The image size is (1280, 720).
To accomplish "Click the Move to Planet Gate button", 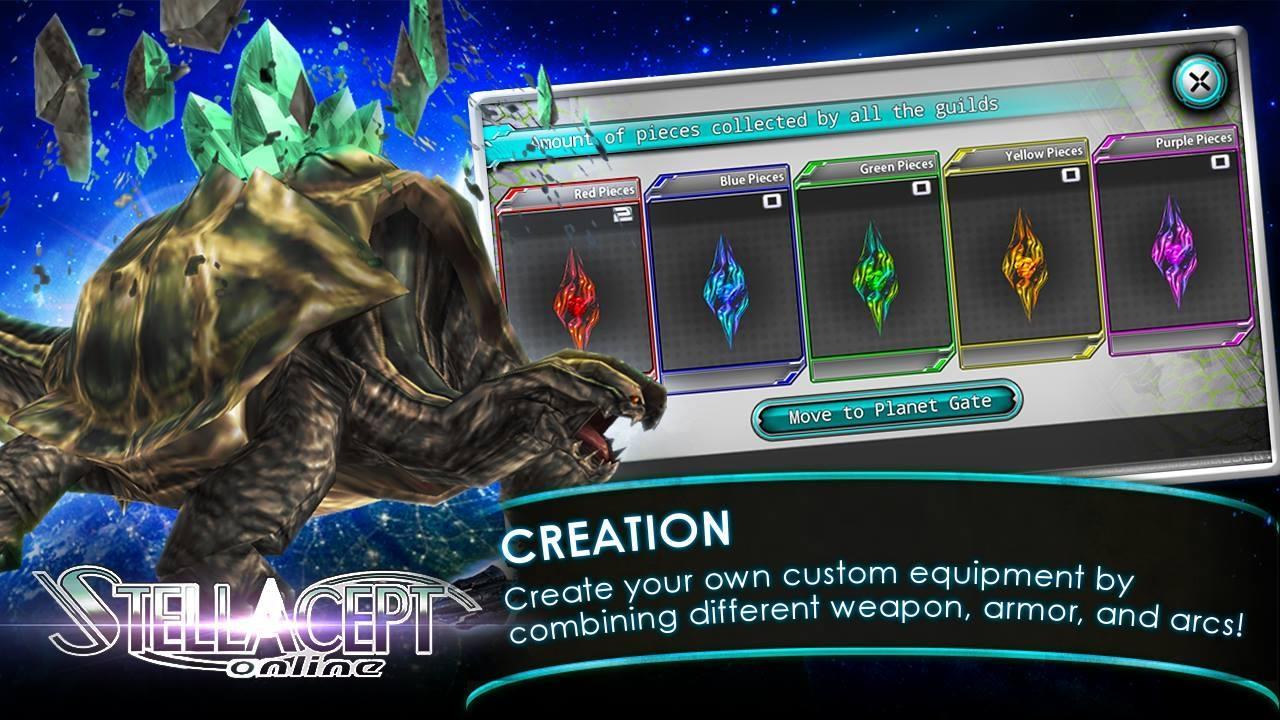I will (888, 408).
